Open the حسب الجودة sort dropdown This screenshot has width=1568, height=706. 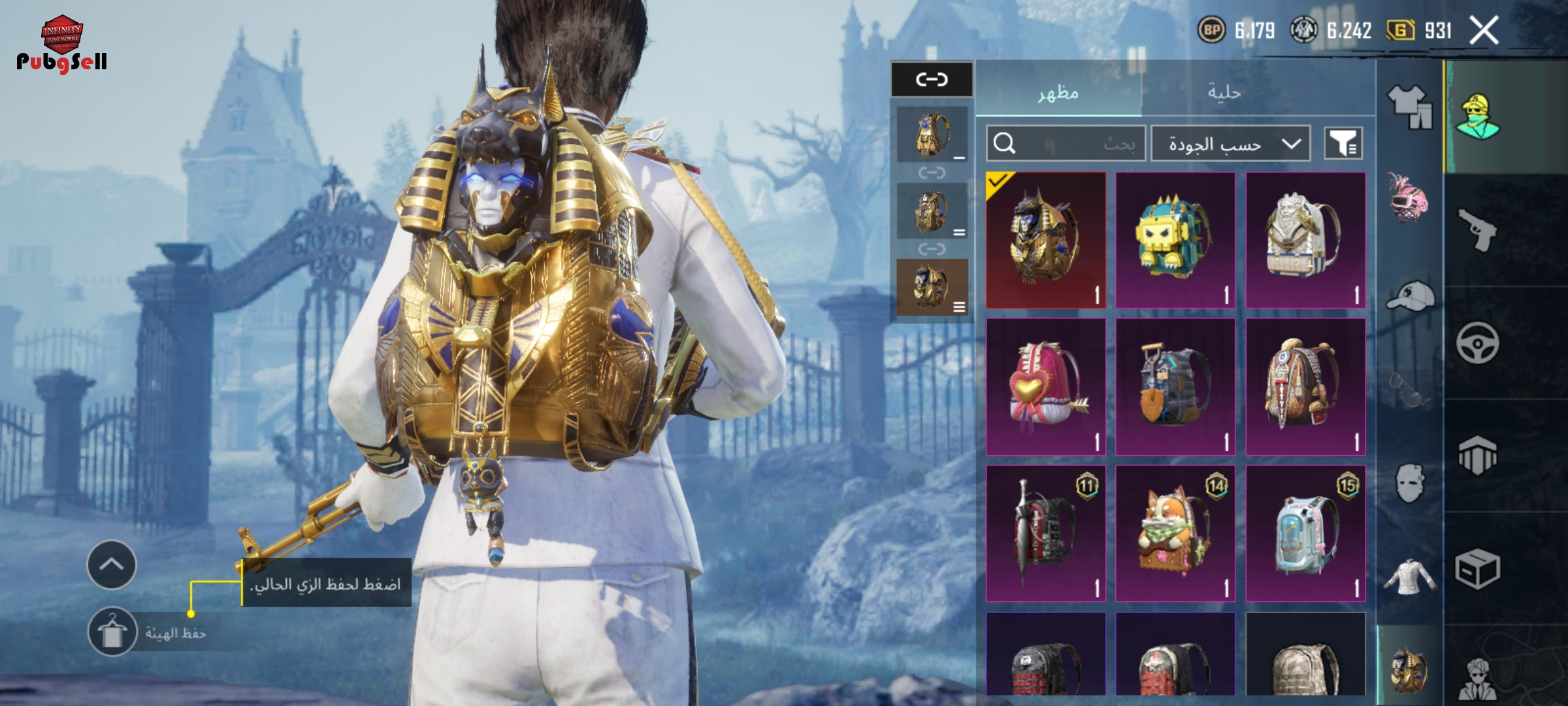1231,143
